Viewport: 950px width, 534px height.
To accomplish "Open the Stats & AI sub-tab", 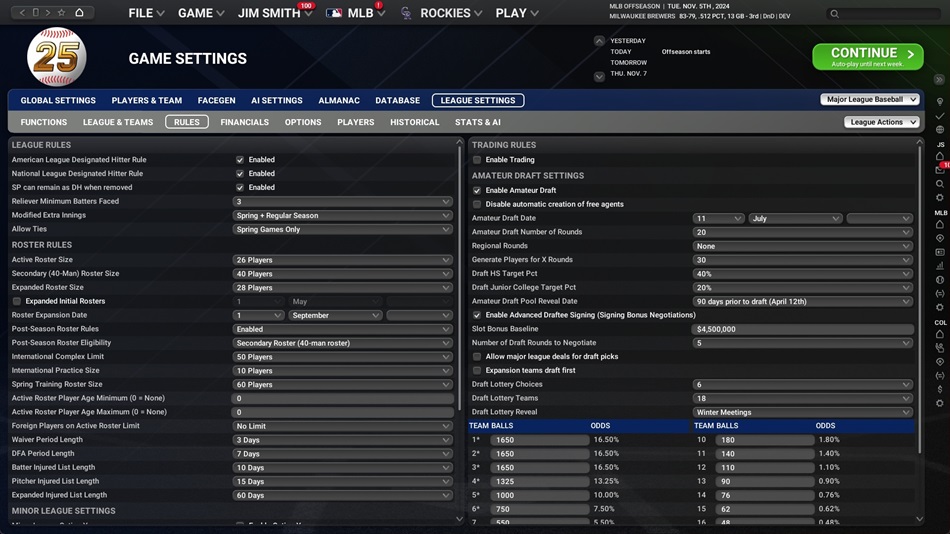I will 477,122.
